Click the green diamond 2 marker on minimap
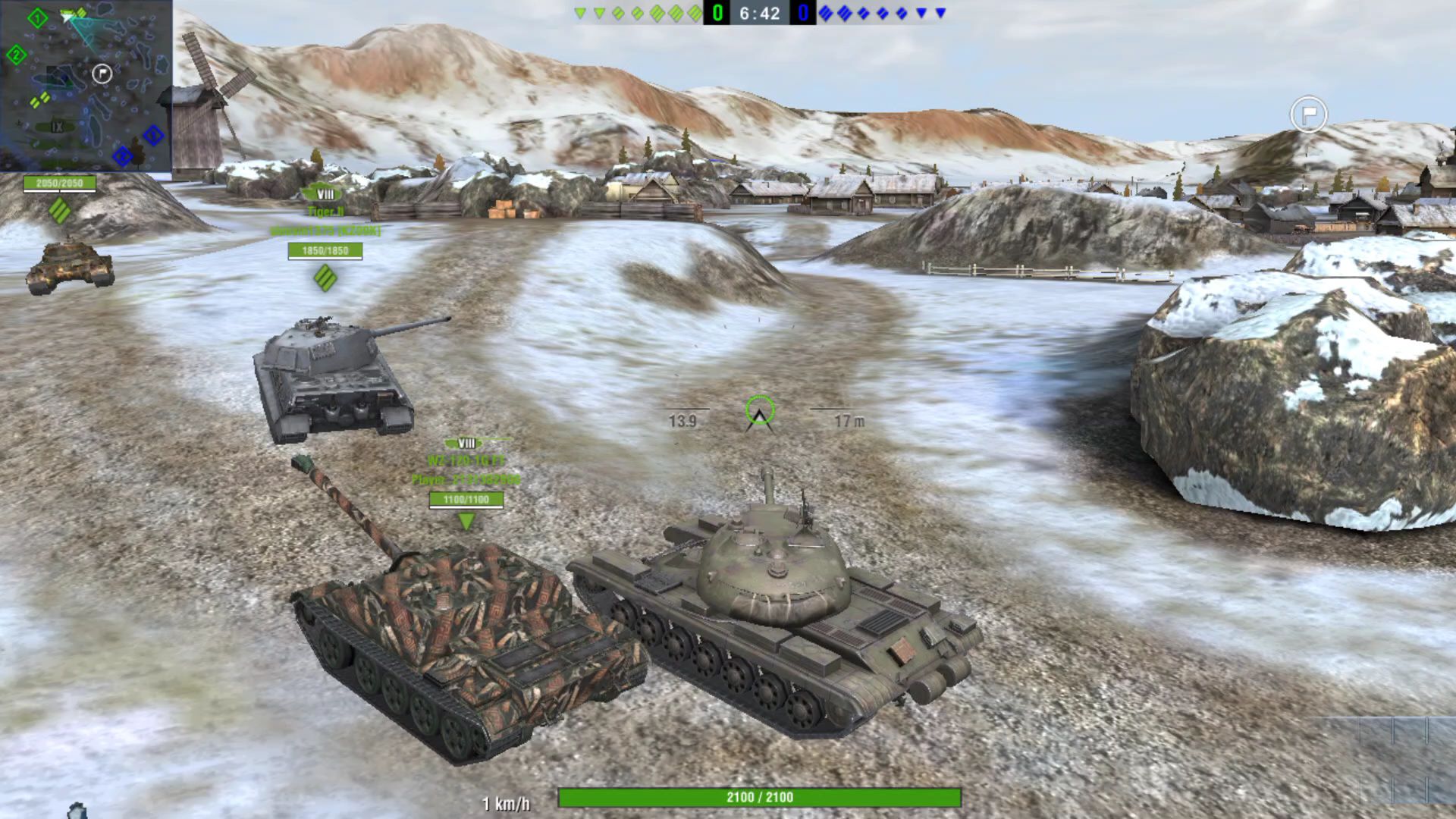Viewport: 1456px width, 819px height. coord(16,55)
